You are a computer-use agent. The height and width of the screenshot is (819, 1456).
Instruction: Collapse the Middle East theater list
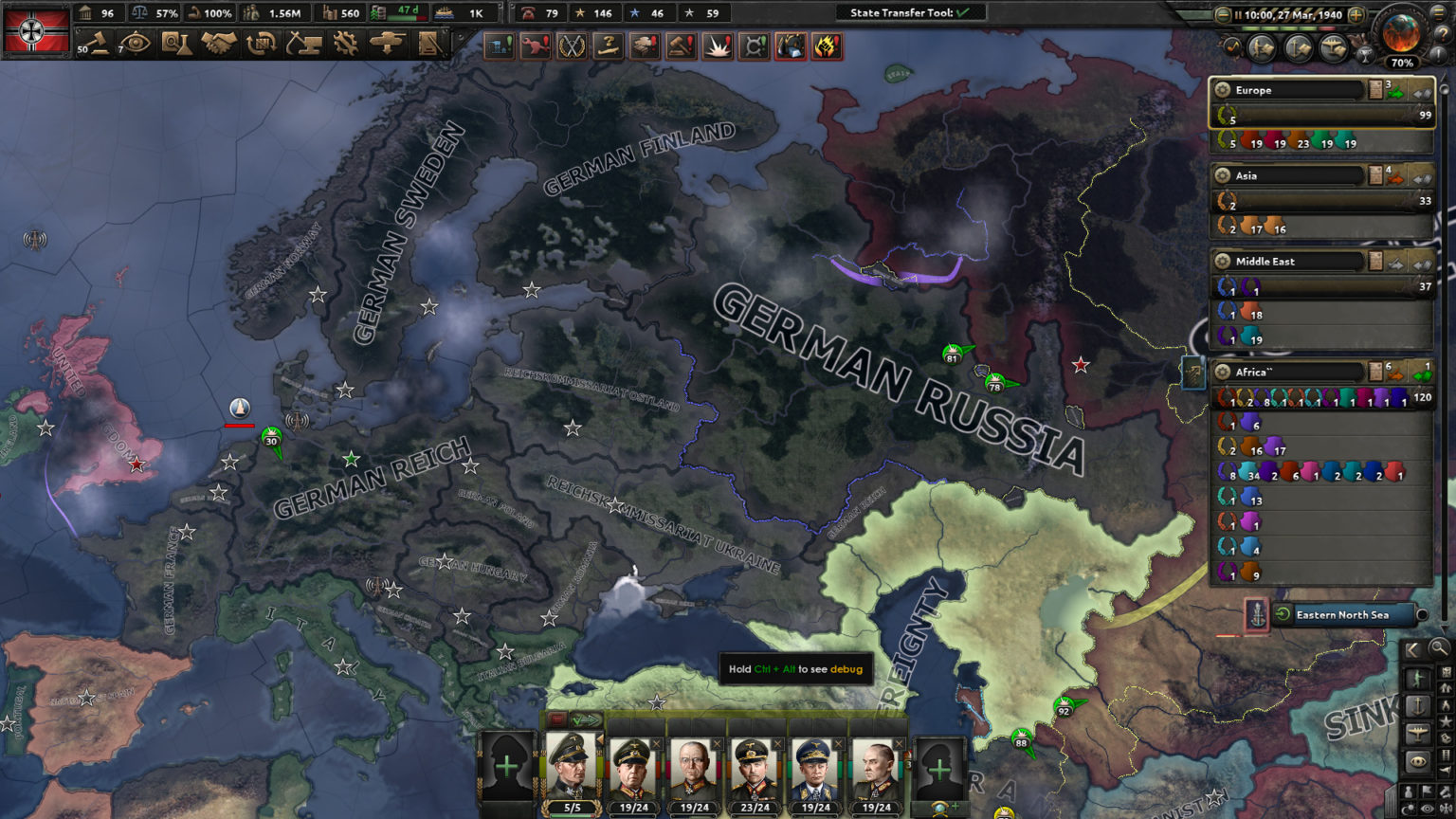[x=1419, y=264]
